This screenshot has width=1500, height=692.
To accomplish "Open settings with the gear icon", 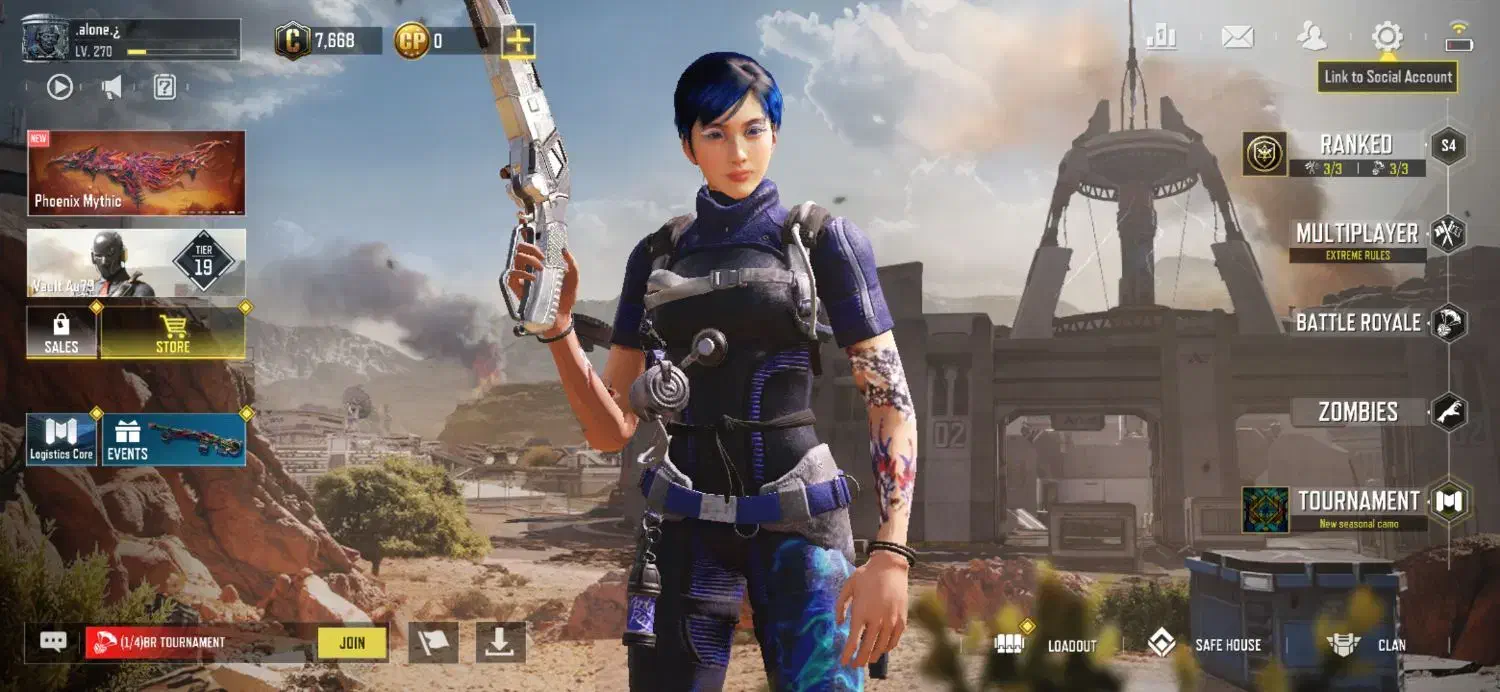I will pyautogui.click(x=1387, y=38).
